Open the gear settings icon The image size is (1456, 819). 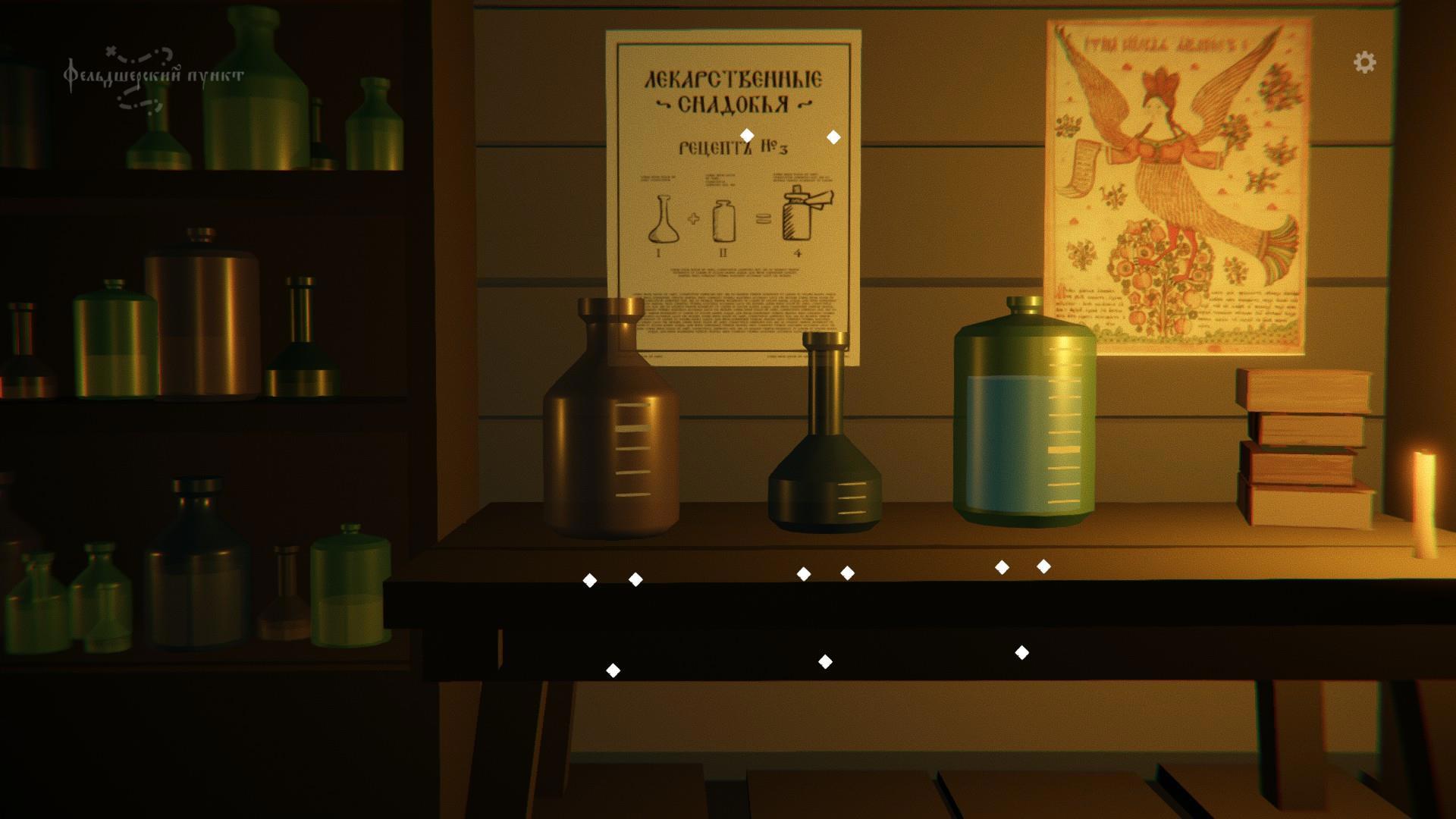[x=1364, y=62]
